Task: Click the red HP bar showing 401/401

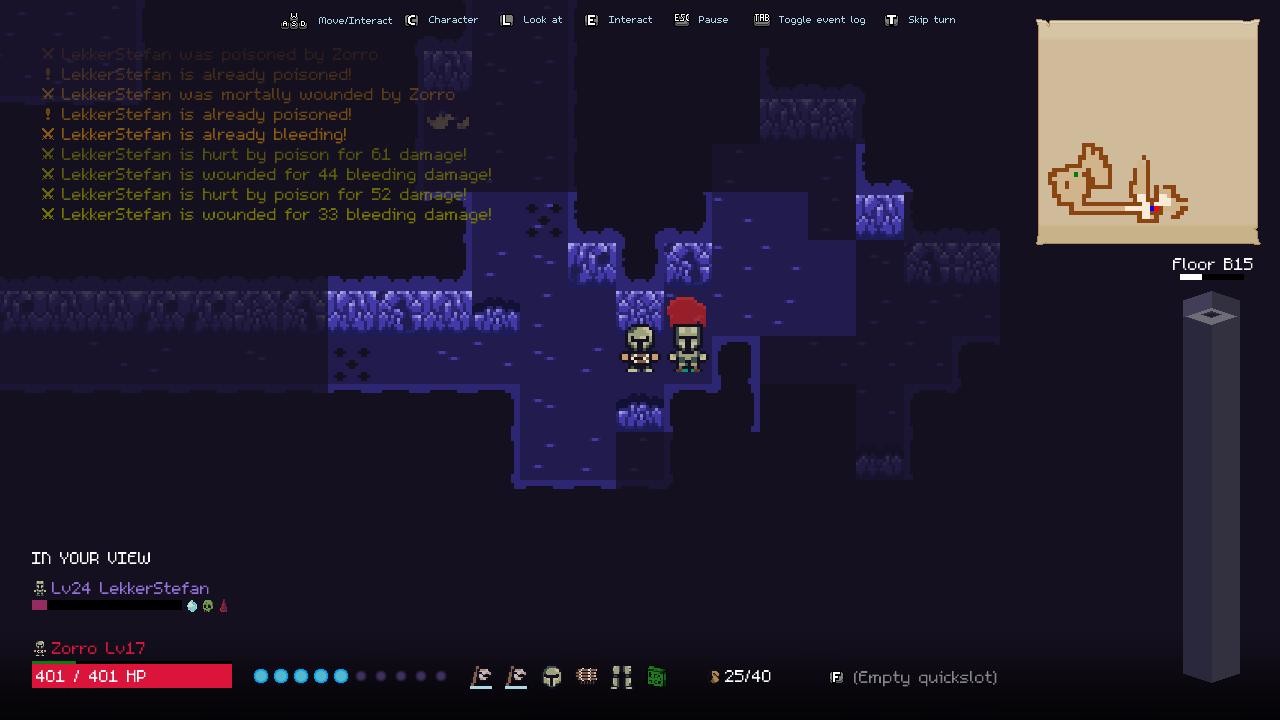Action: point(130,676)
